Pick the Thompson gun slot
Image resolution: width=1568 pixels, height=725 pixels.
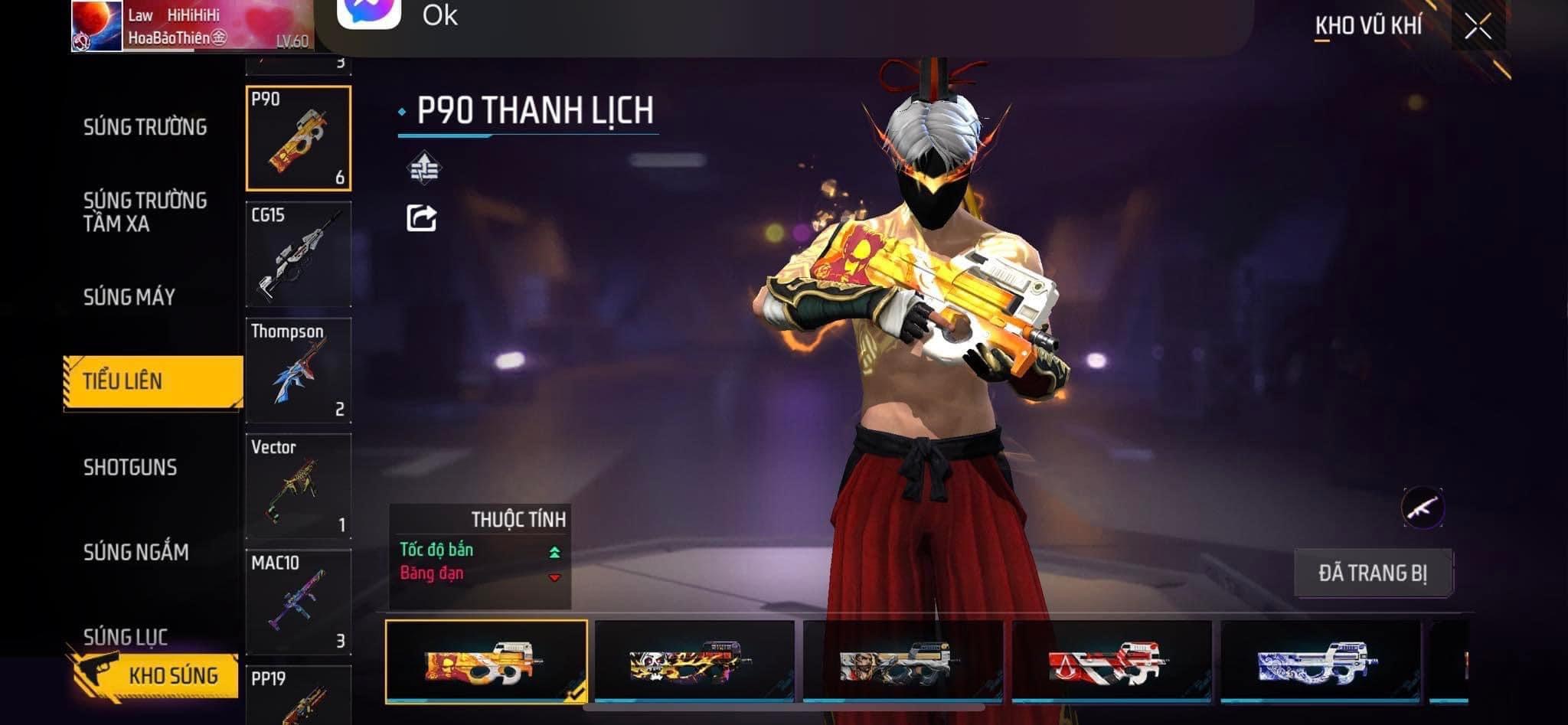pyautogui.click(x=299, y=371)
